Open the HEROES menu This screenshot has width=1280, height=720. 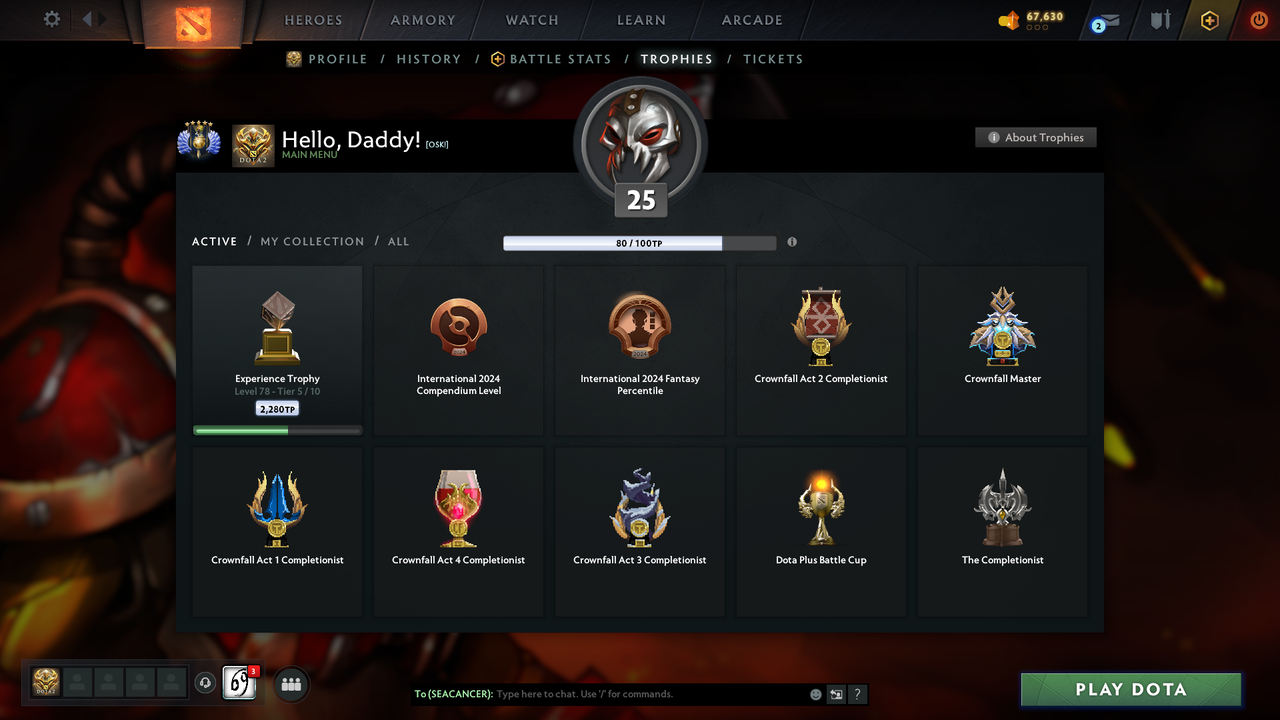[313, 20]
